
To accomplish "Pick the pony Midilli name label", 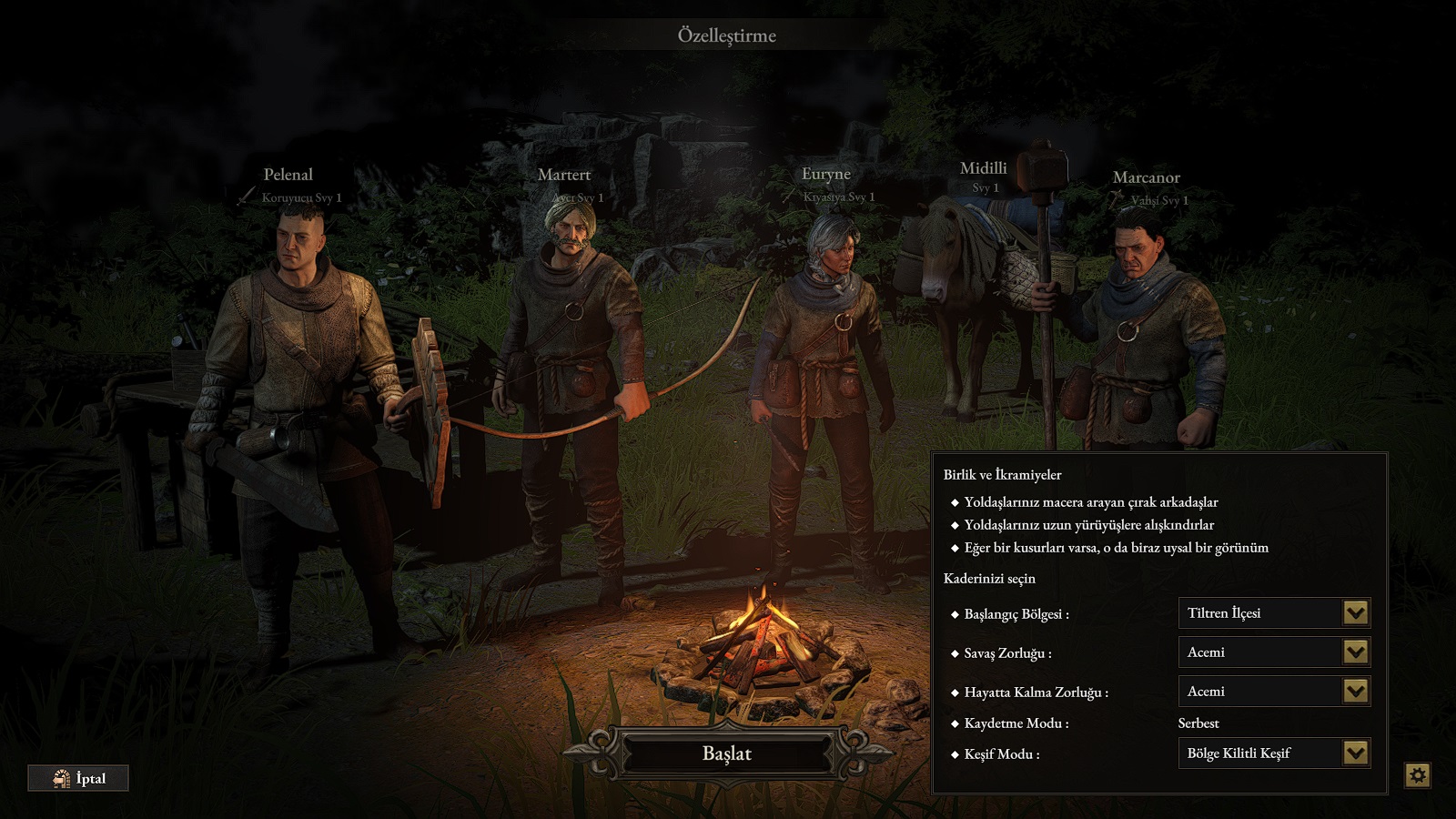I will (984, 168).
